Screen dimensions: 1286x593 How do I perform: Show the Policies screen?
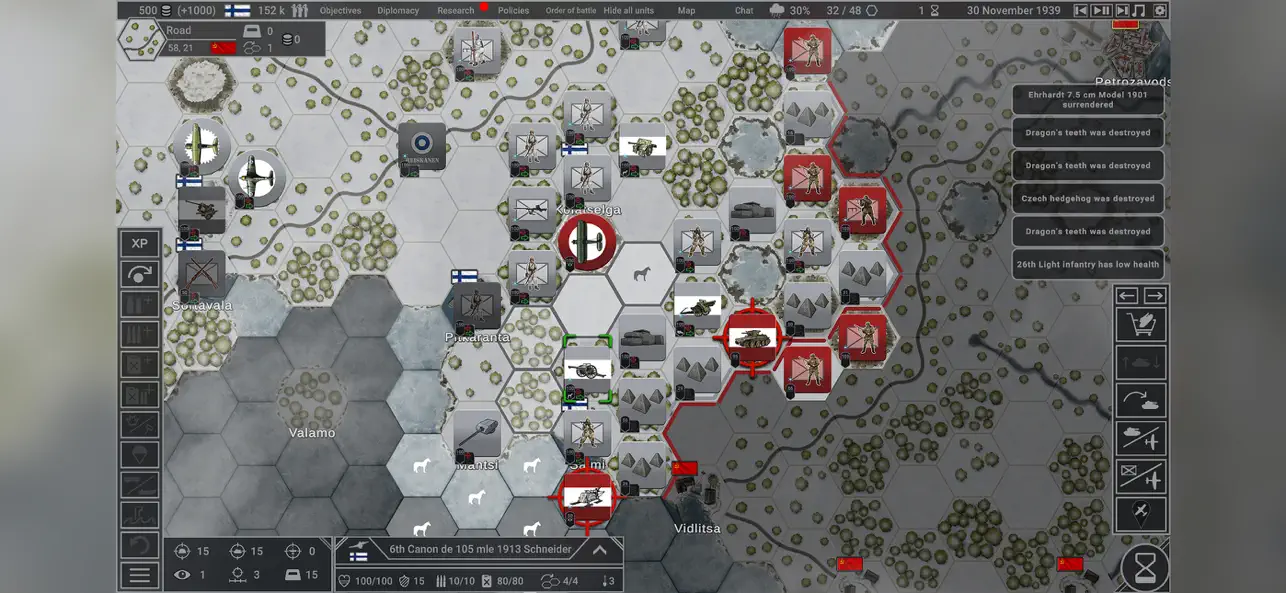(513, 11)
